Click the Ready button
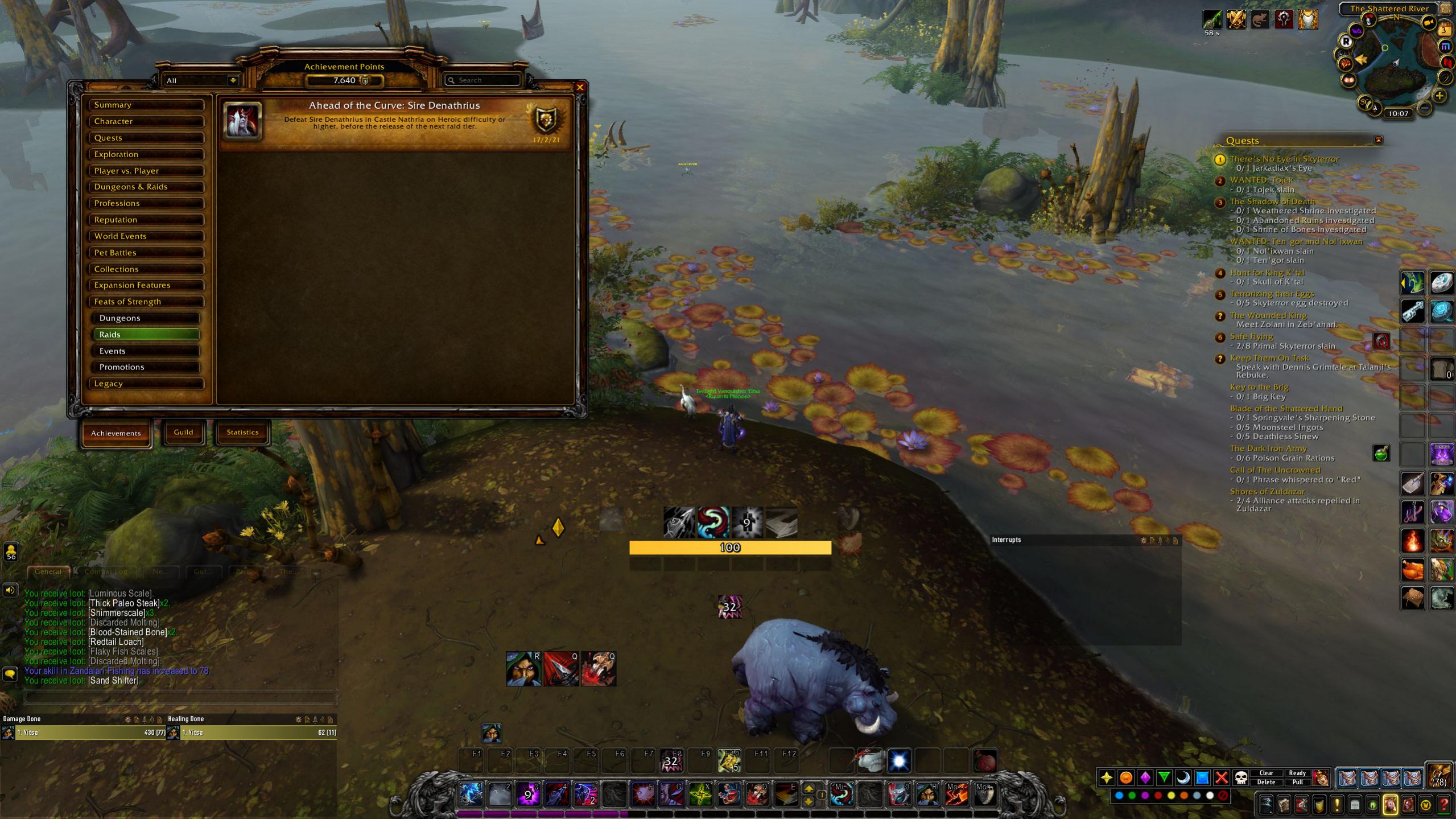Image resolution: width=1456 pixels, height=819 pixels. 1298,773
